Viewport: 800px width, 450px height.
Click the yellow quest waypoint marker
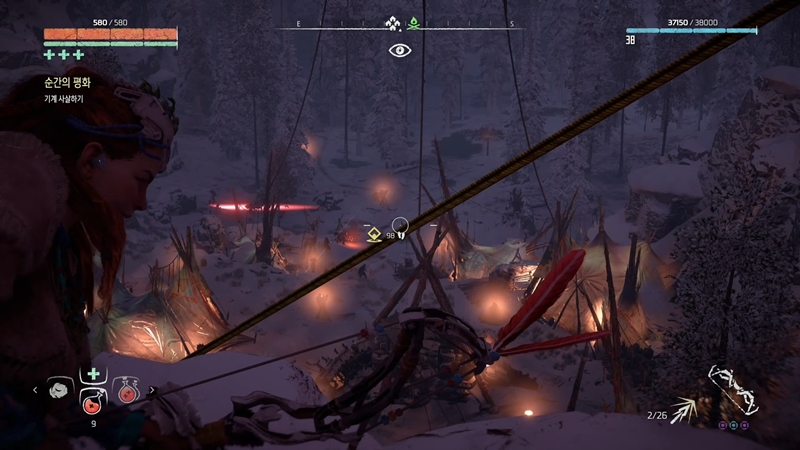coord(373,235)
